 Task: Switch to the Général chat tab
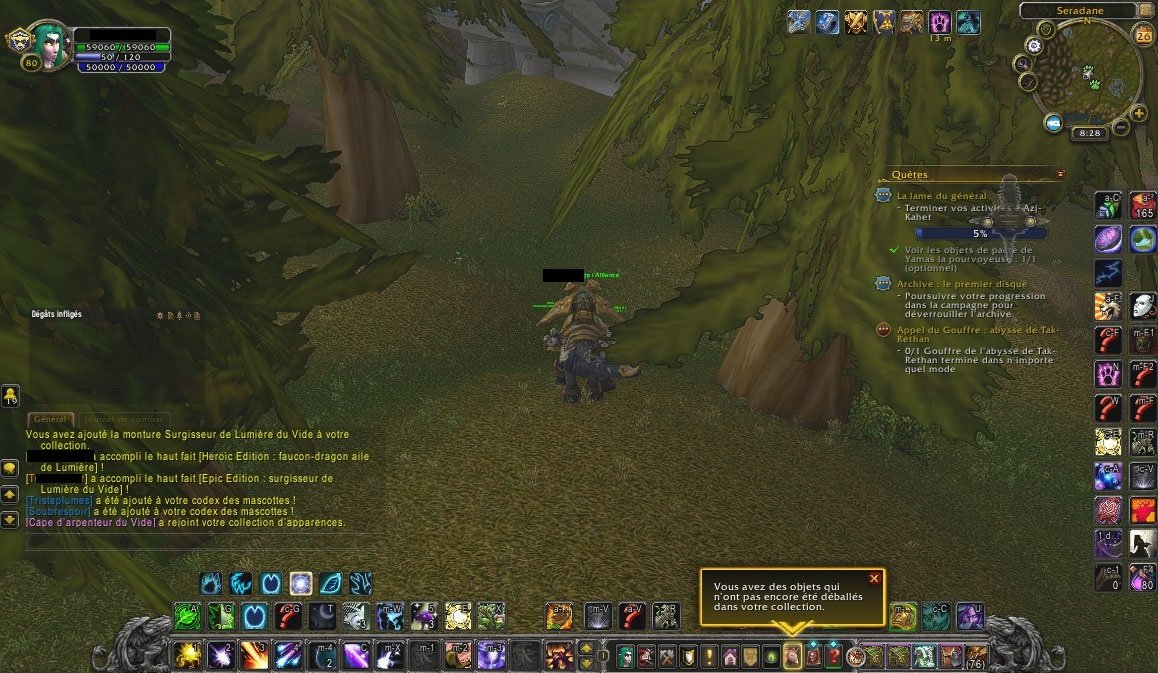point(47,420)
